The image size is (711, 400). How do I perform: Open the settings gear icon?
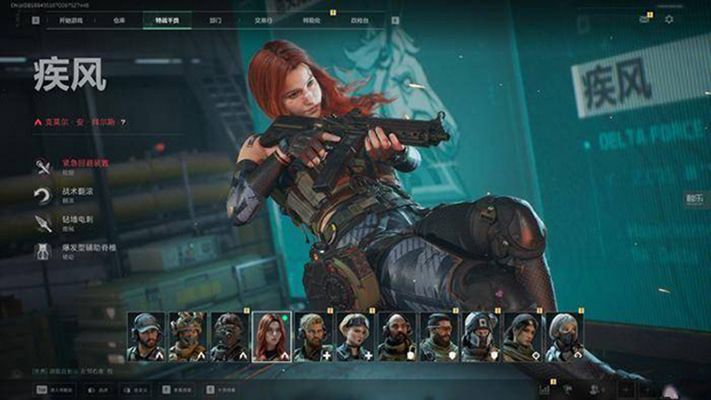click(x=669, y=19)
